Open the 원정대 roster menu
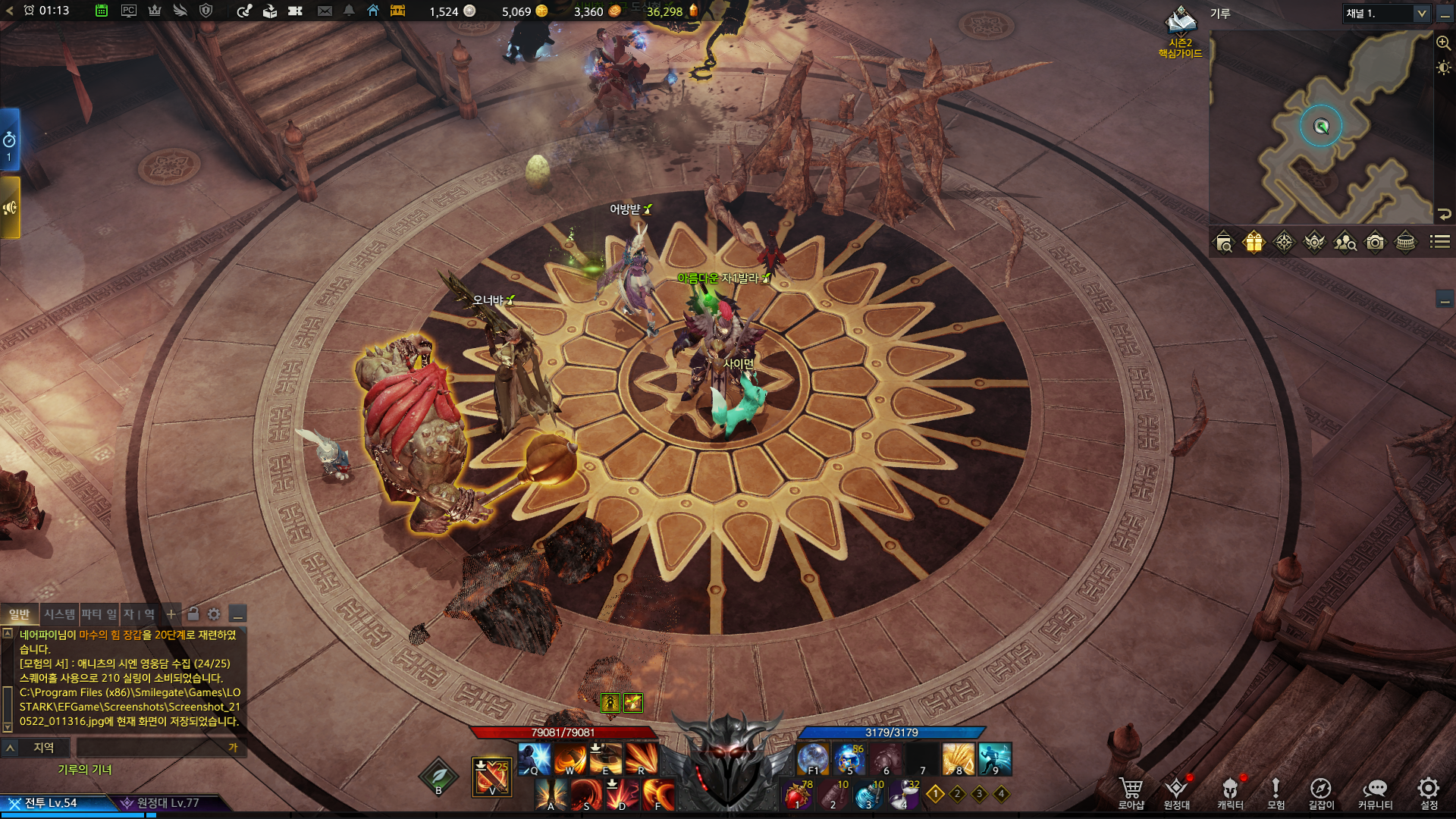Image resolution: width=1456 pixels, height=819 pixels. [x=1176, y=792]
